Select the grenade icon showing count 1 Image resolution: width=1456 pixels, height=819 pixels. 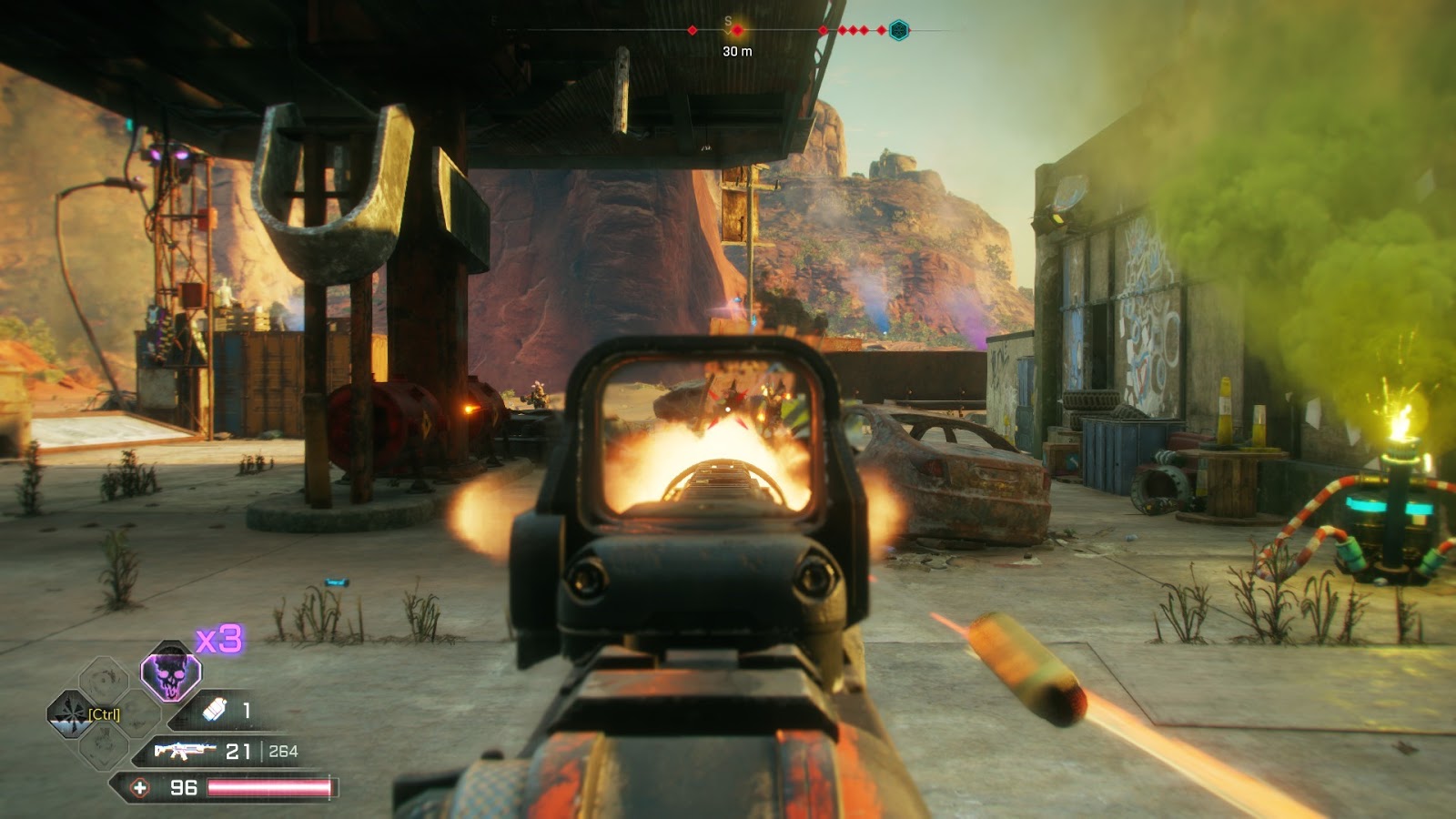(x=215, y=711)
